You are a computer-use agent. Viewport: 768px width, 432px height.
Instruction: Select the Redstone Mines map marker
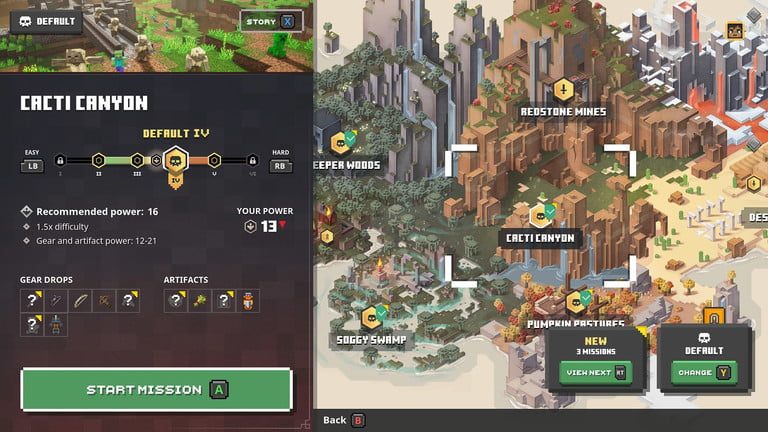[x=562, y=89]
